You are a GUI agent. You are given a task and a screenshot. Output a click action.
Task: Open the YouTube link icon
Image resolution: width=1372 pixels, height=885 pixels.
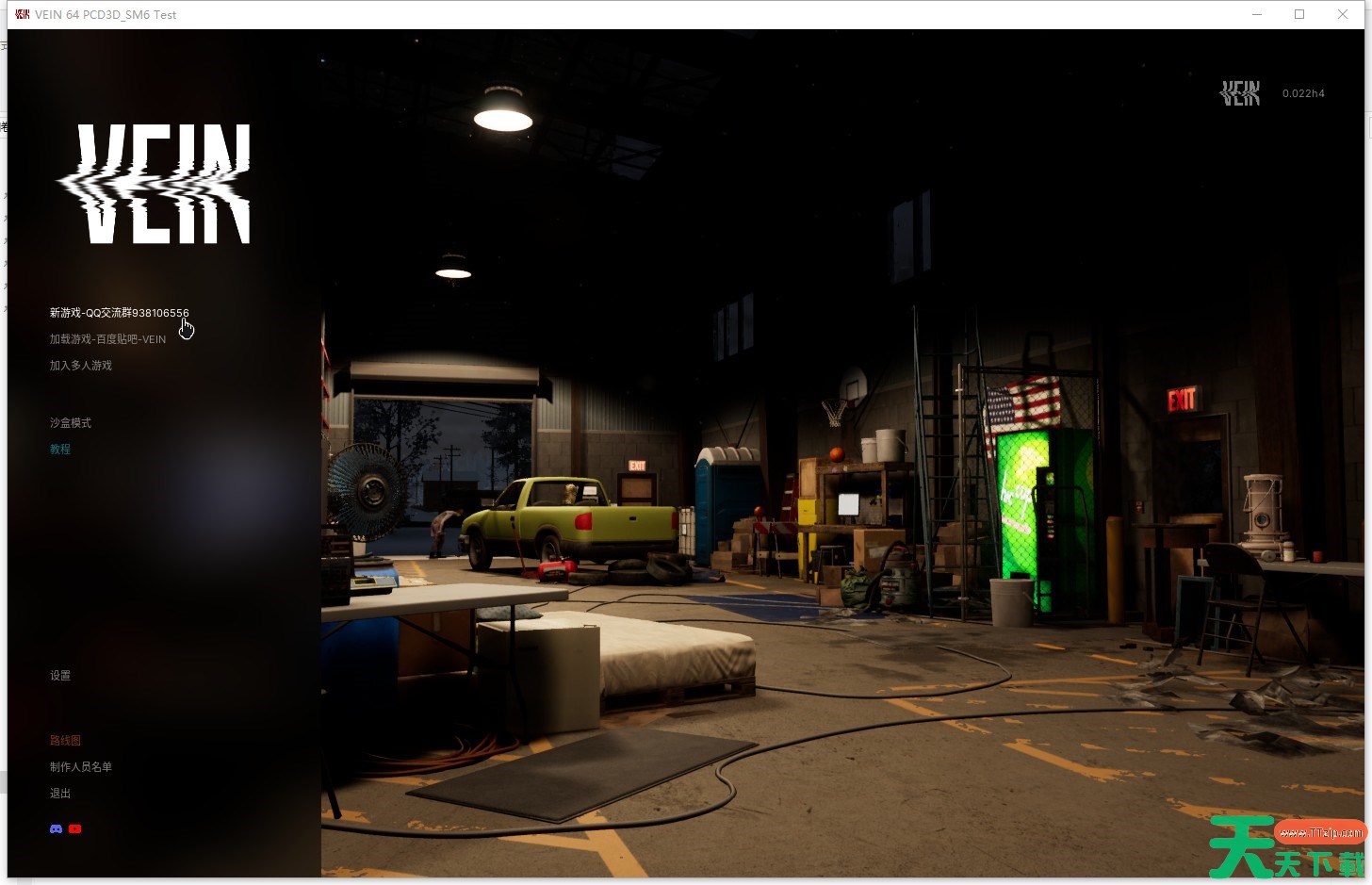click(x=75, y=829)
